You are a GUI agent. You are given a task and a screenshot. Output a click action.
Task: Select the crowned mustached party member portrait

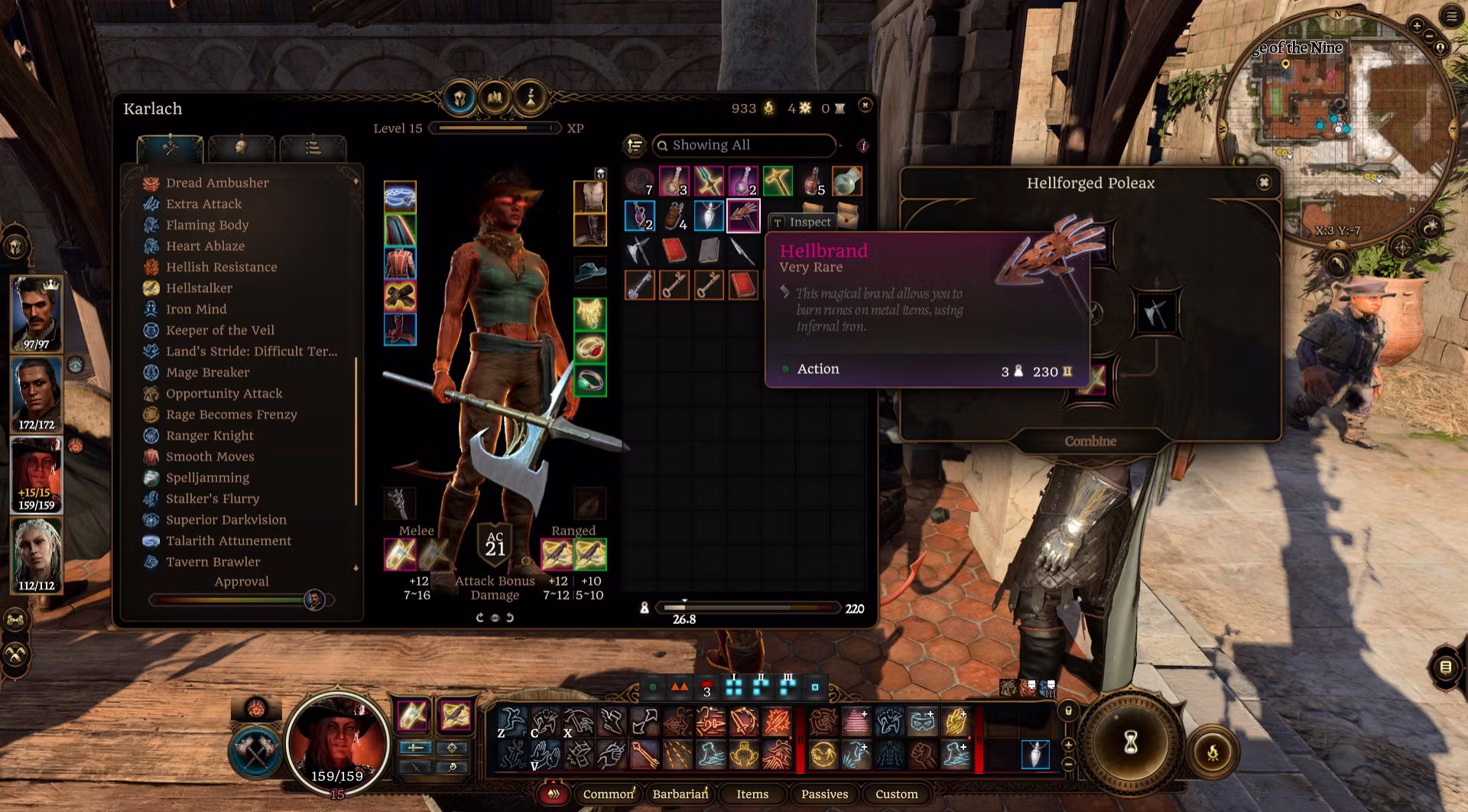(x=36, y=312)
